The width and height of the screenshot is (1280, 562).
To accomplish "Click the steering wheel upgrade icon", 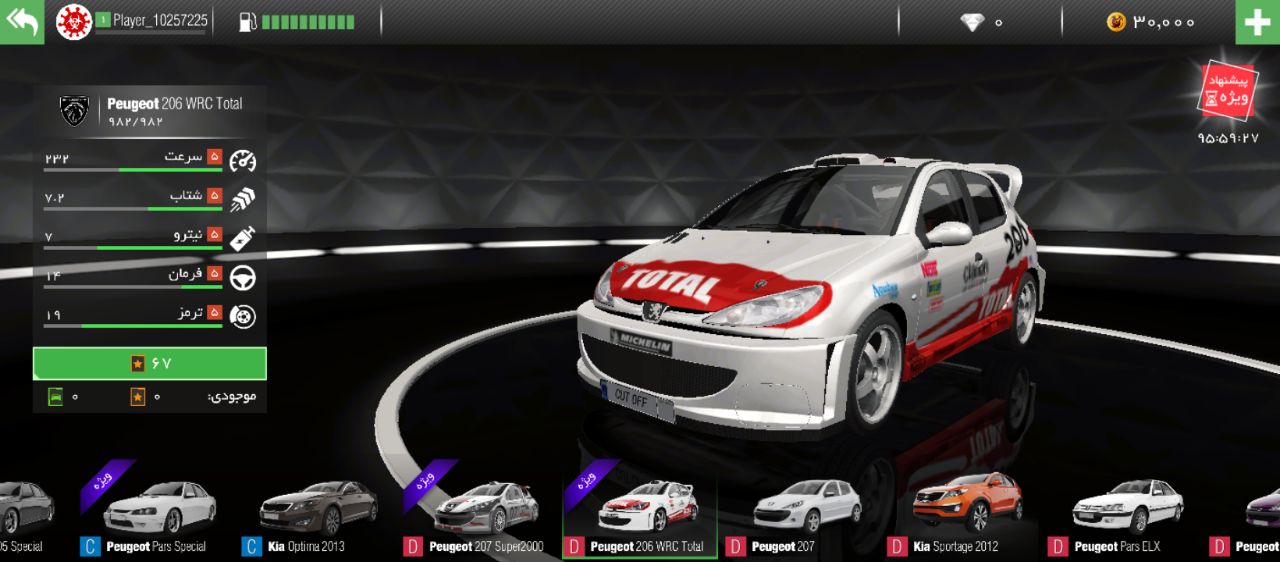I will (243, 277).
